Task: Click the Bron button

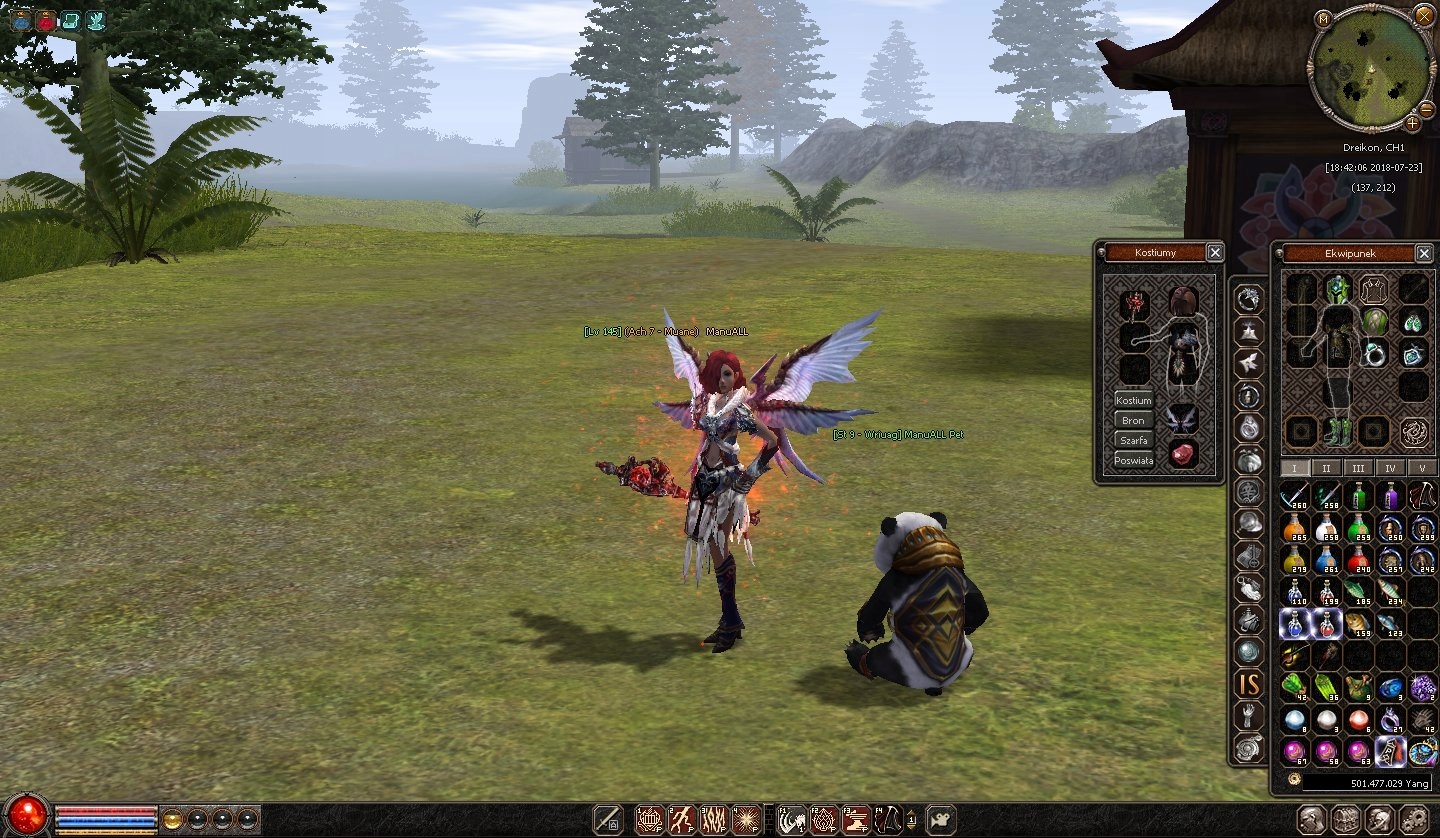Action: tap(1134, 420)
